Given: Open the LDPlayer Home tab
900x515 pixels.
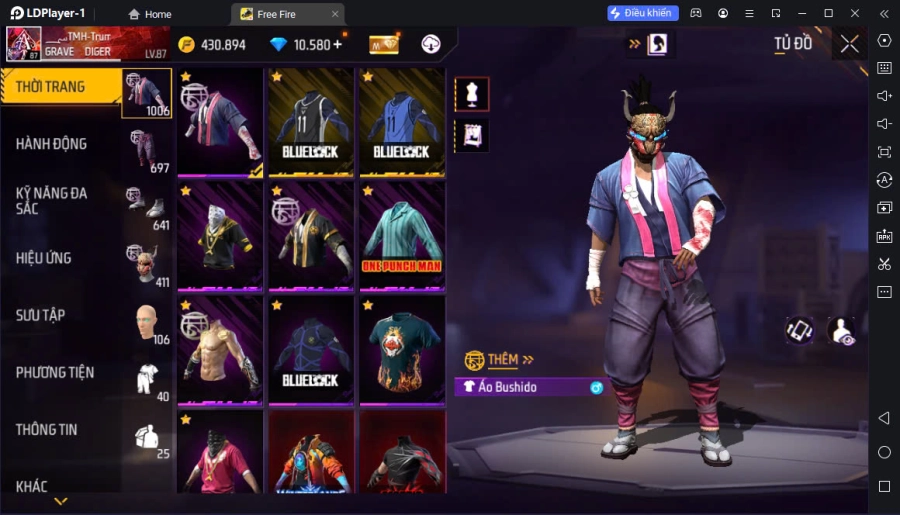Looking at the screenshot, I should coord(150,14).
